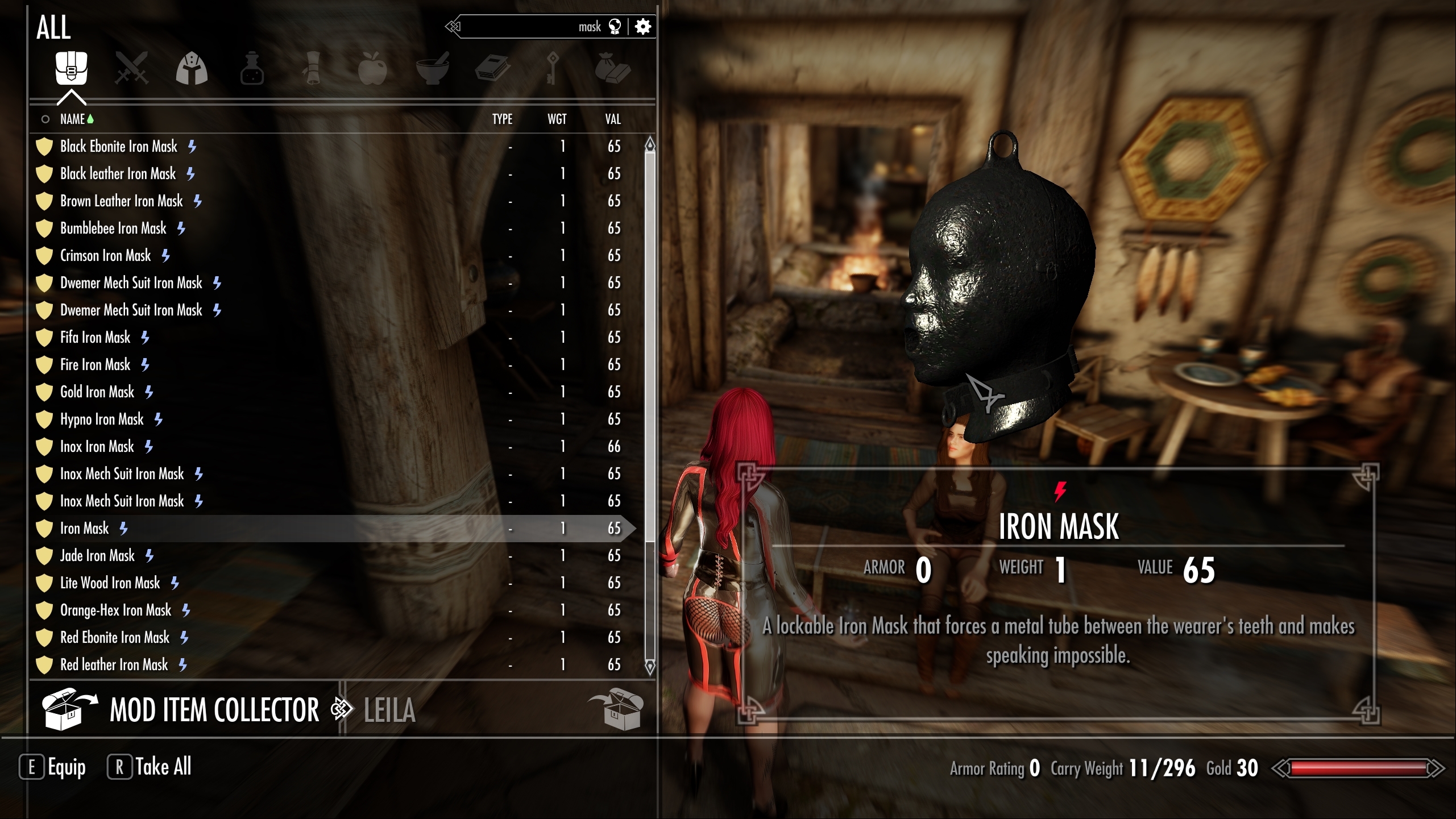Viewport: 1456px width, 819px height.
Task: Switch to MOD ITEM COLLECTOR container view
Action: 214,709
